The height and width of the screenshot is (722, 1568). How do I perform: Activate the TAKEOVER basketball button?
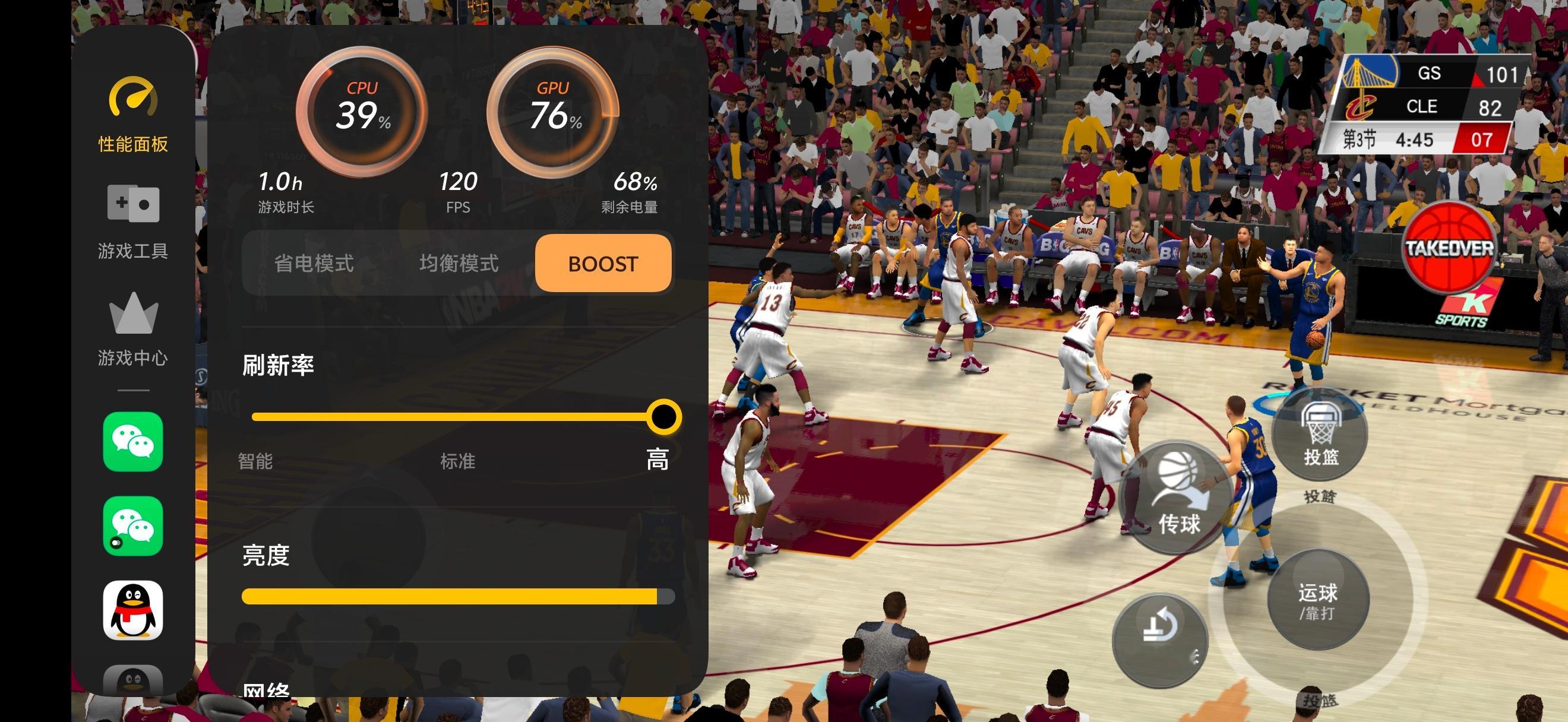1449,249
